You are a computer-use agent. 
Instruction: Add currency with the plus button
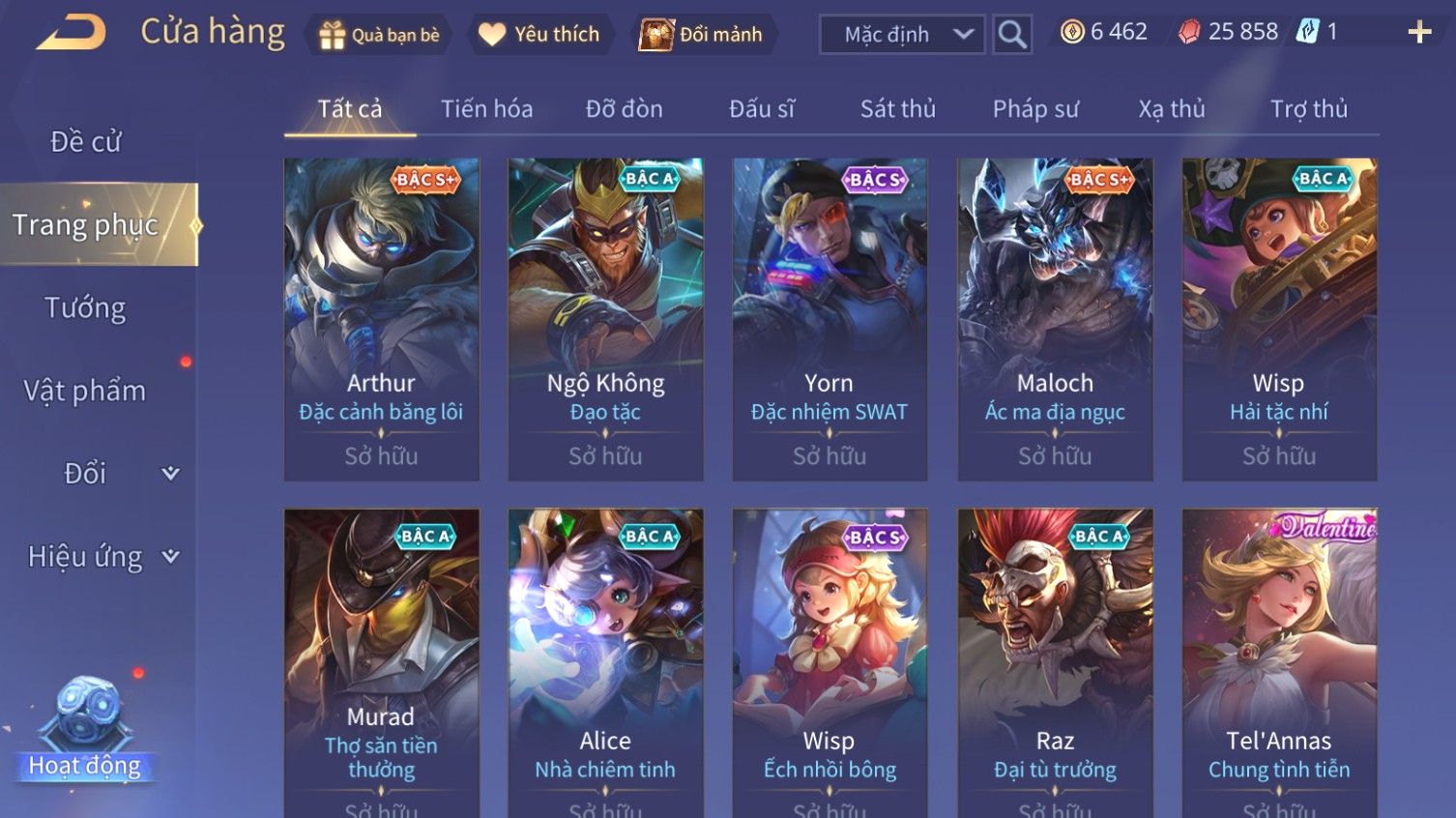coord(1419,33)
